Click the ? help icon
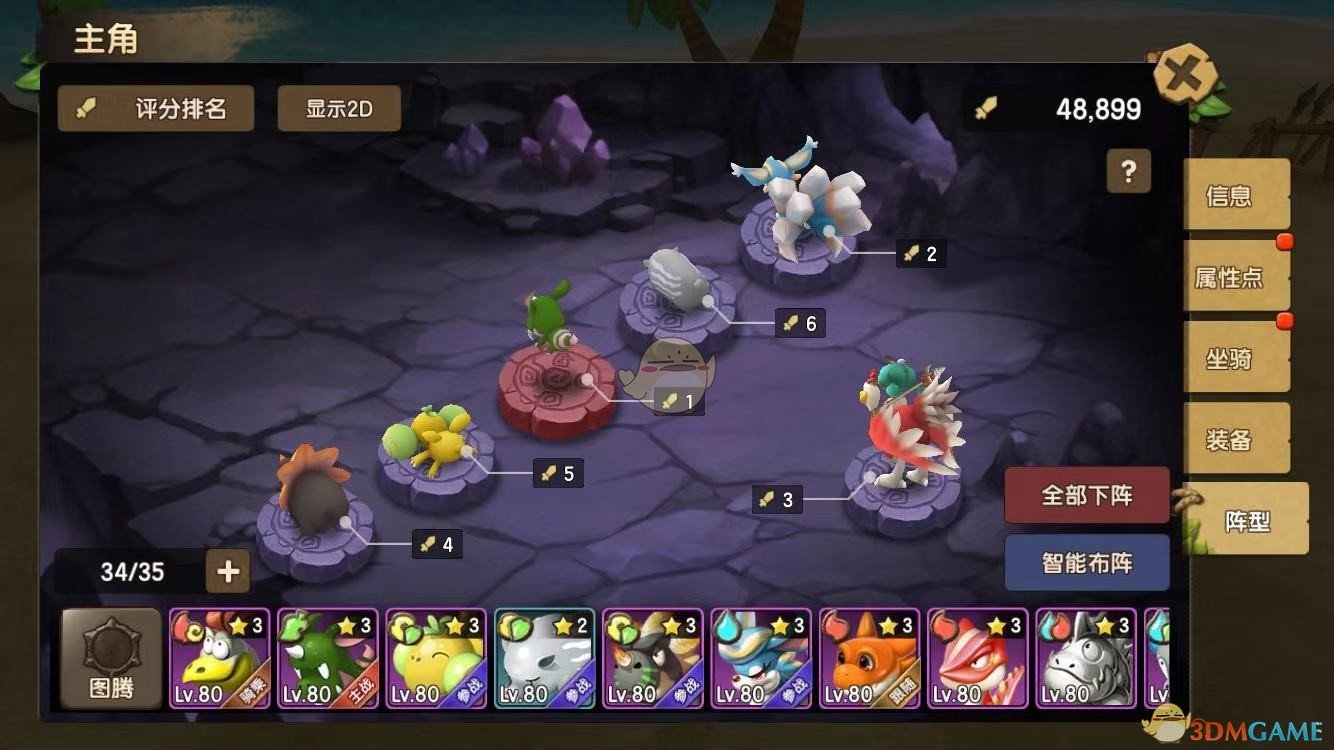The width and height of the screenshot is (1334, 750). pyautogui.click(x=1129, y=172)
